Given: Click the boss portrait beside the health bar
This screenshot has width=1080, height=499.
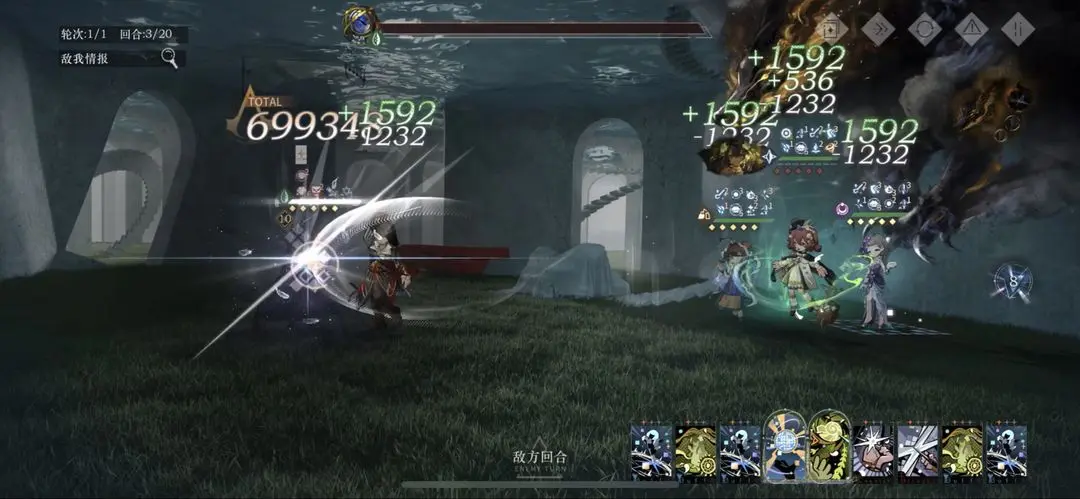Looking at the screenshot, I should (x=358, y=25).
